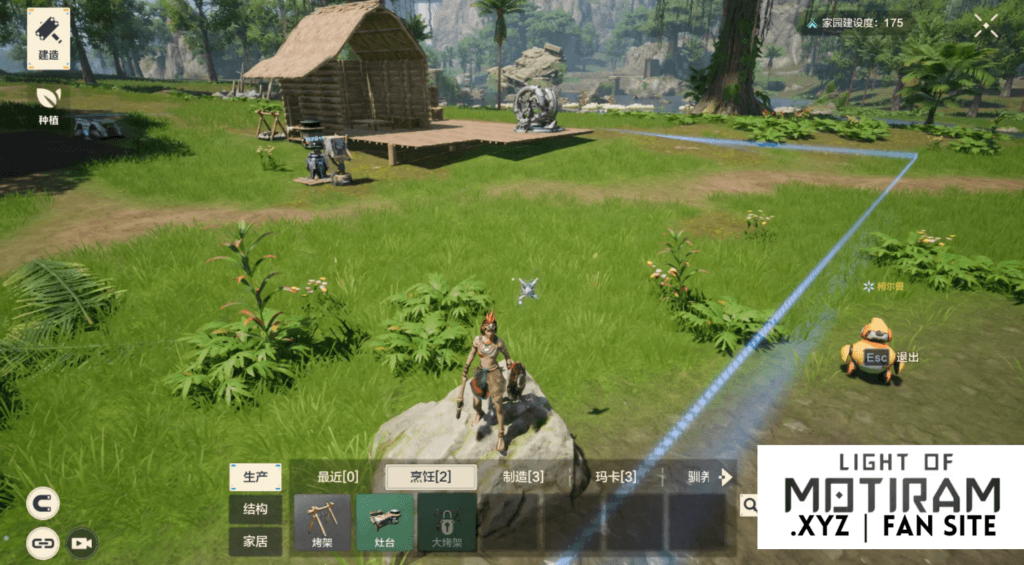Image resolution: width=1024 pixels, height=565 pixels.
Task: Open the 制造[3] crafting tab
Action: (523, 477)
